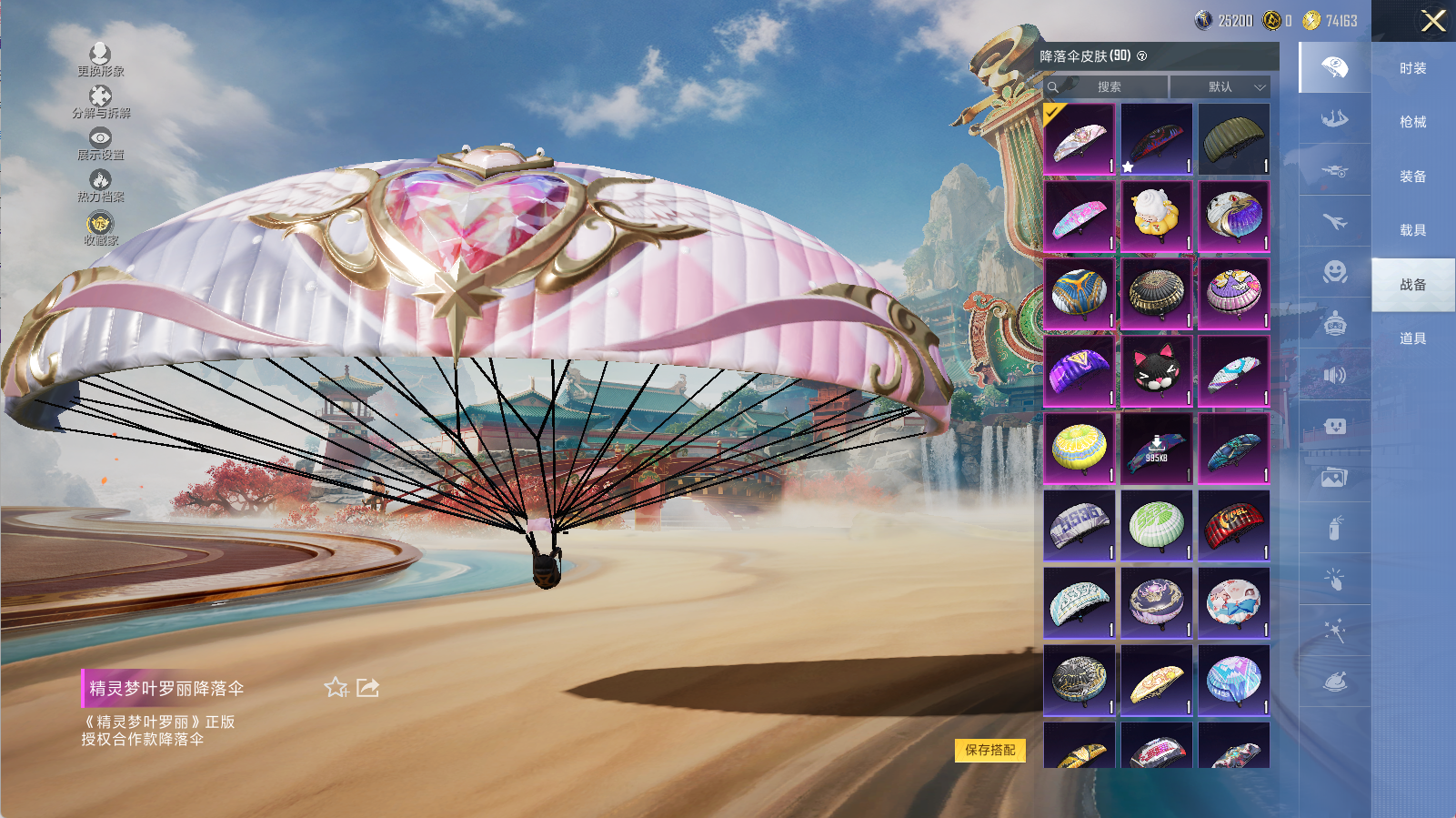Download the parachute skin marked 995KB

click(1156, 449)
